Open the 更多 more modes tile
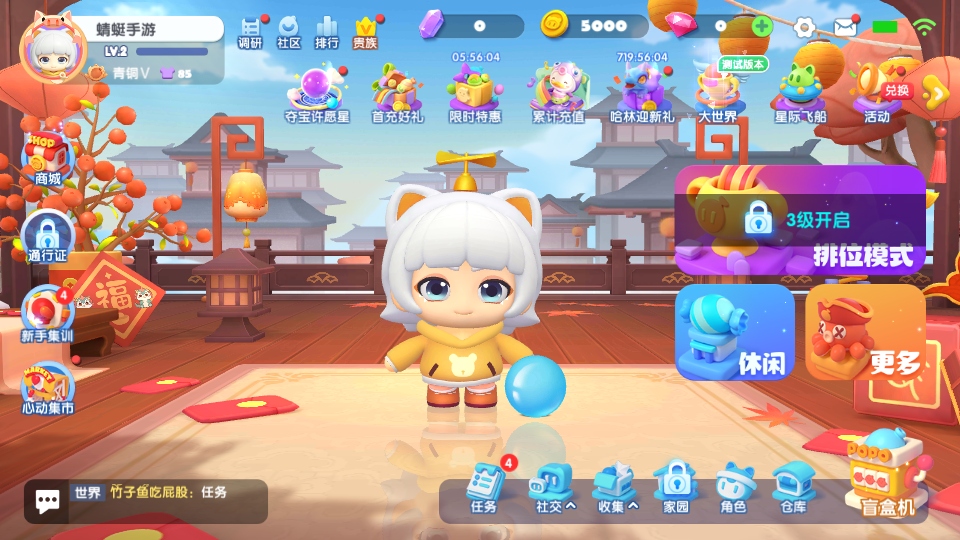The height and width of the screenshot is (540, 960). tap(866, 333)
